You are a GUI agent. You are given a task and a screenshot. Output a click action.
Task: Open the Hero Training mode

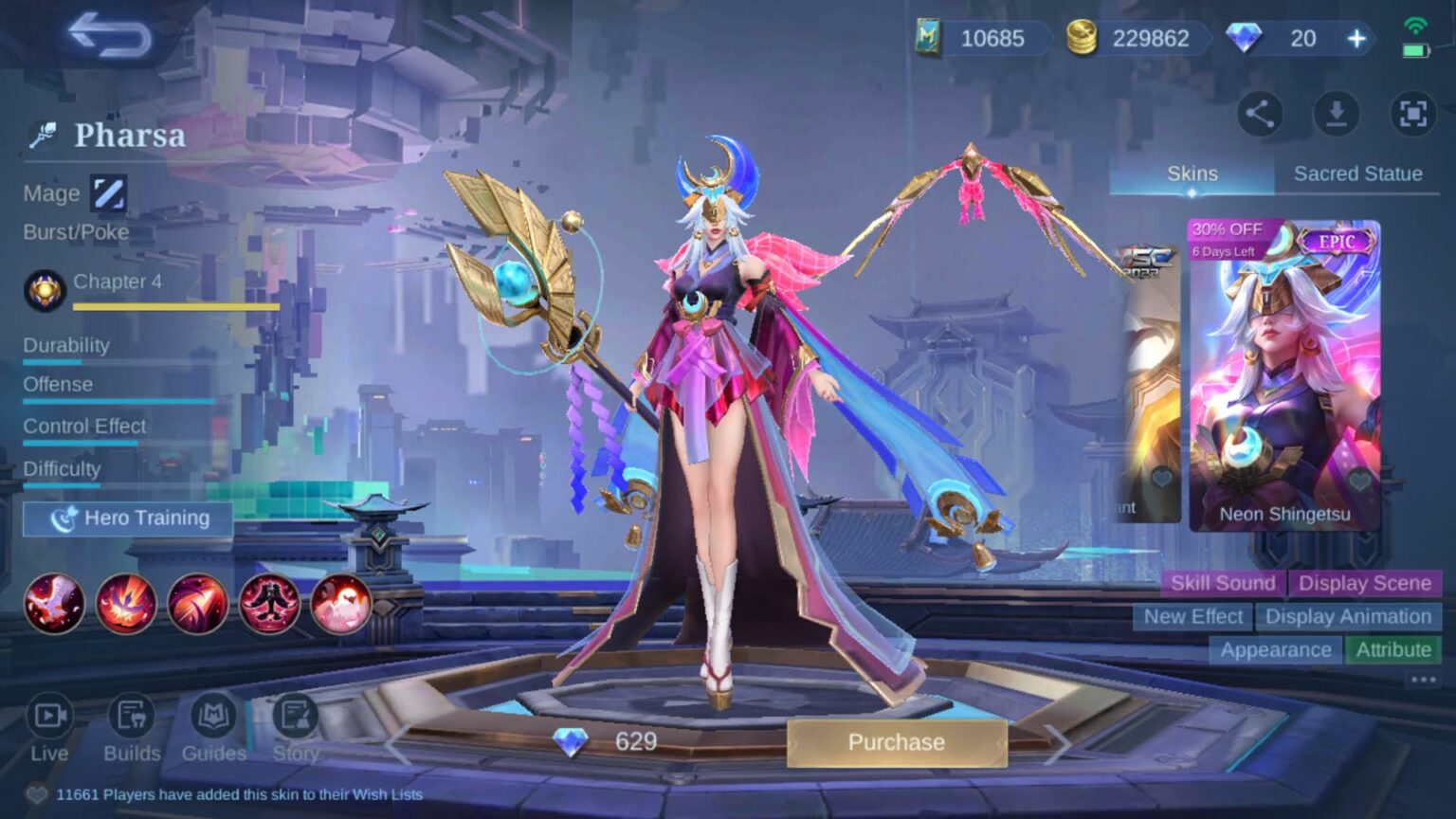[128, 519]
